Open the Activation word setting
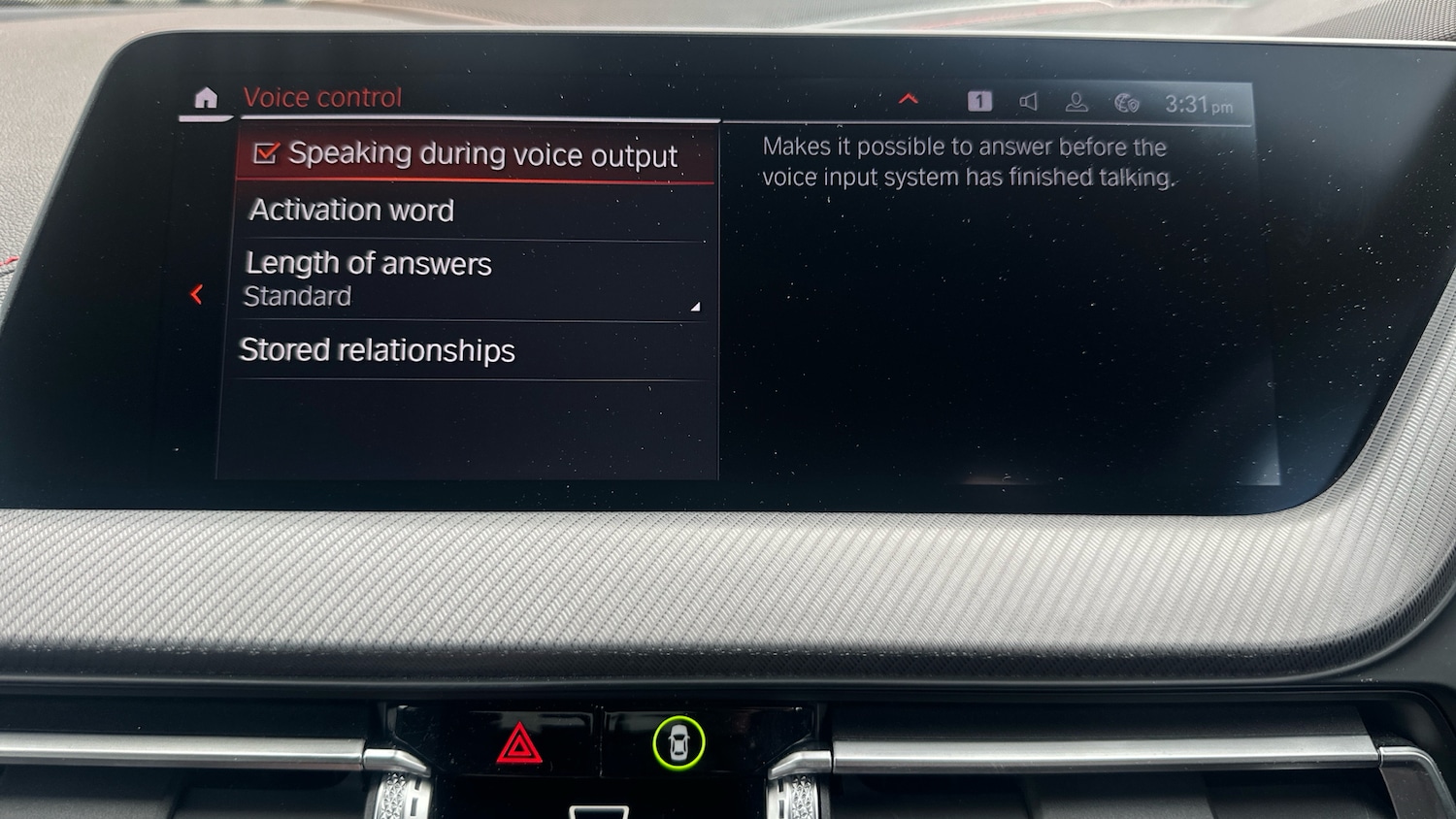 351,211
